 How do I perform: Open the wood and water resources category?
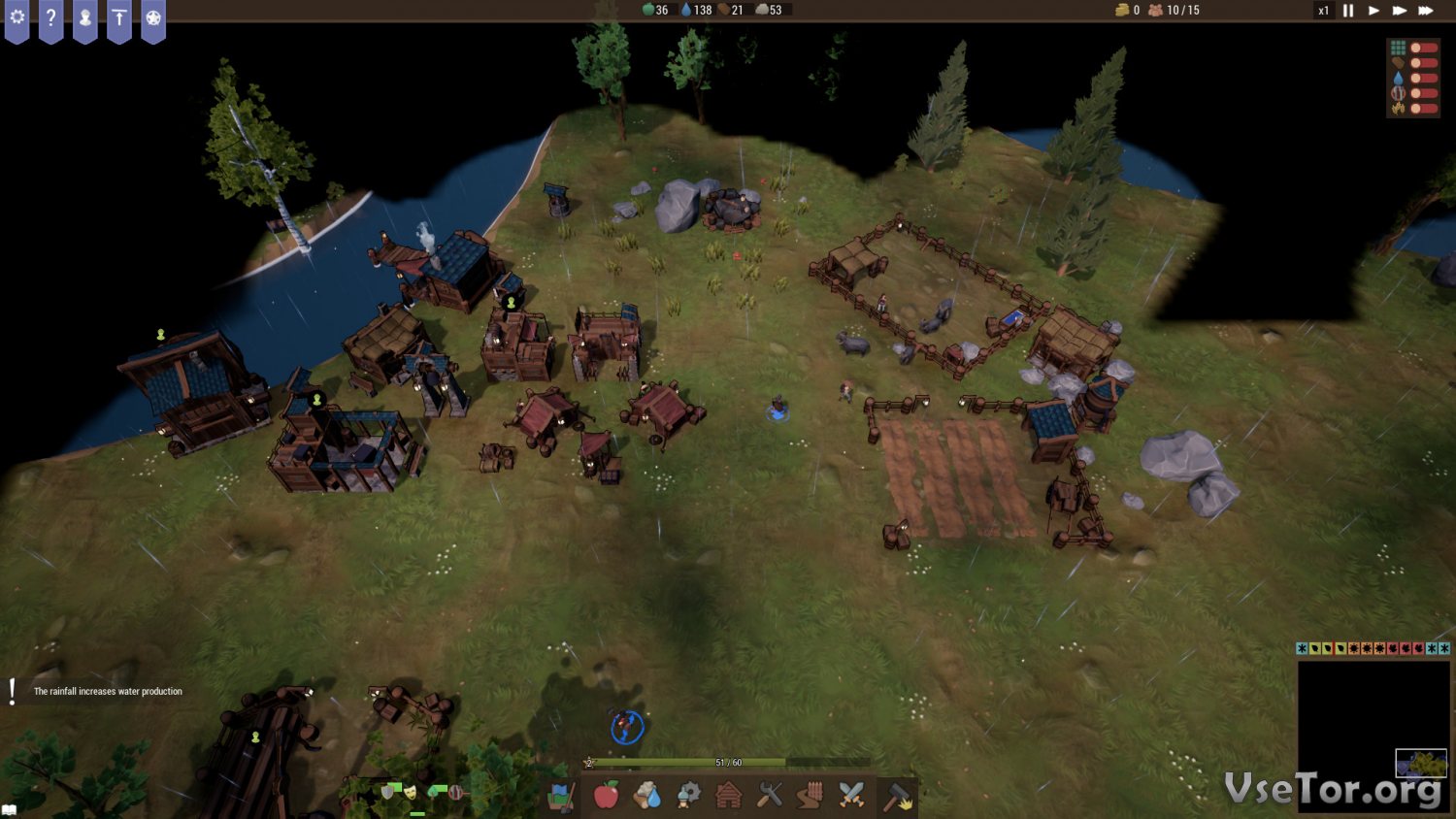pos(647,796)
